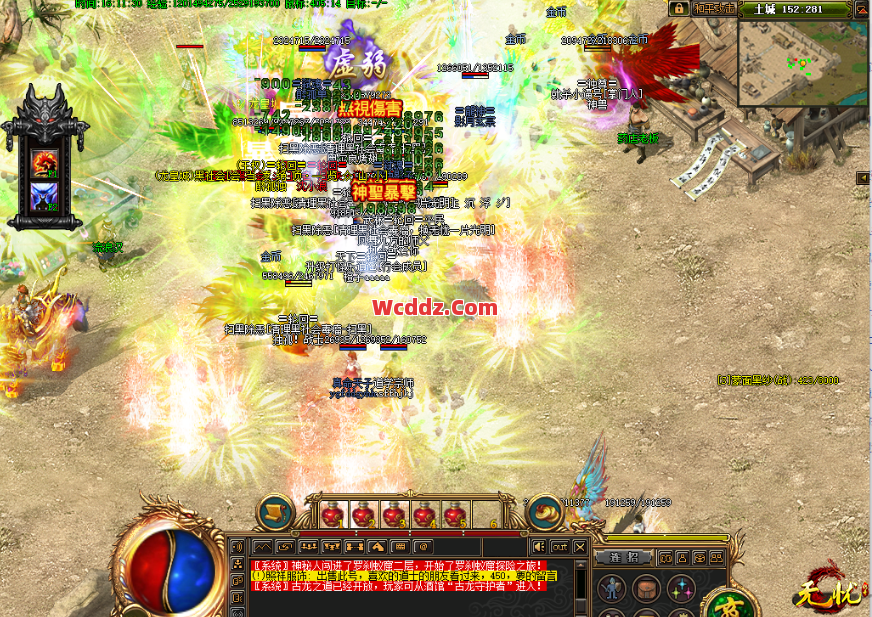Use the red potion in belt slot 1

click(332, 516)
